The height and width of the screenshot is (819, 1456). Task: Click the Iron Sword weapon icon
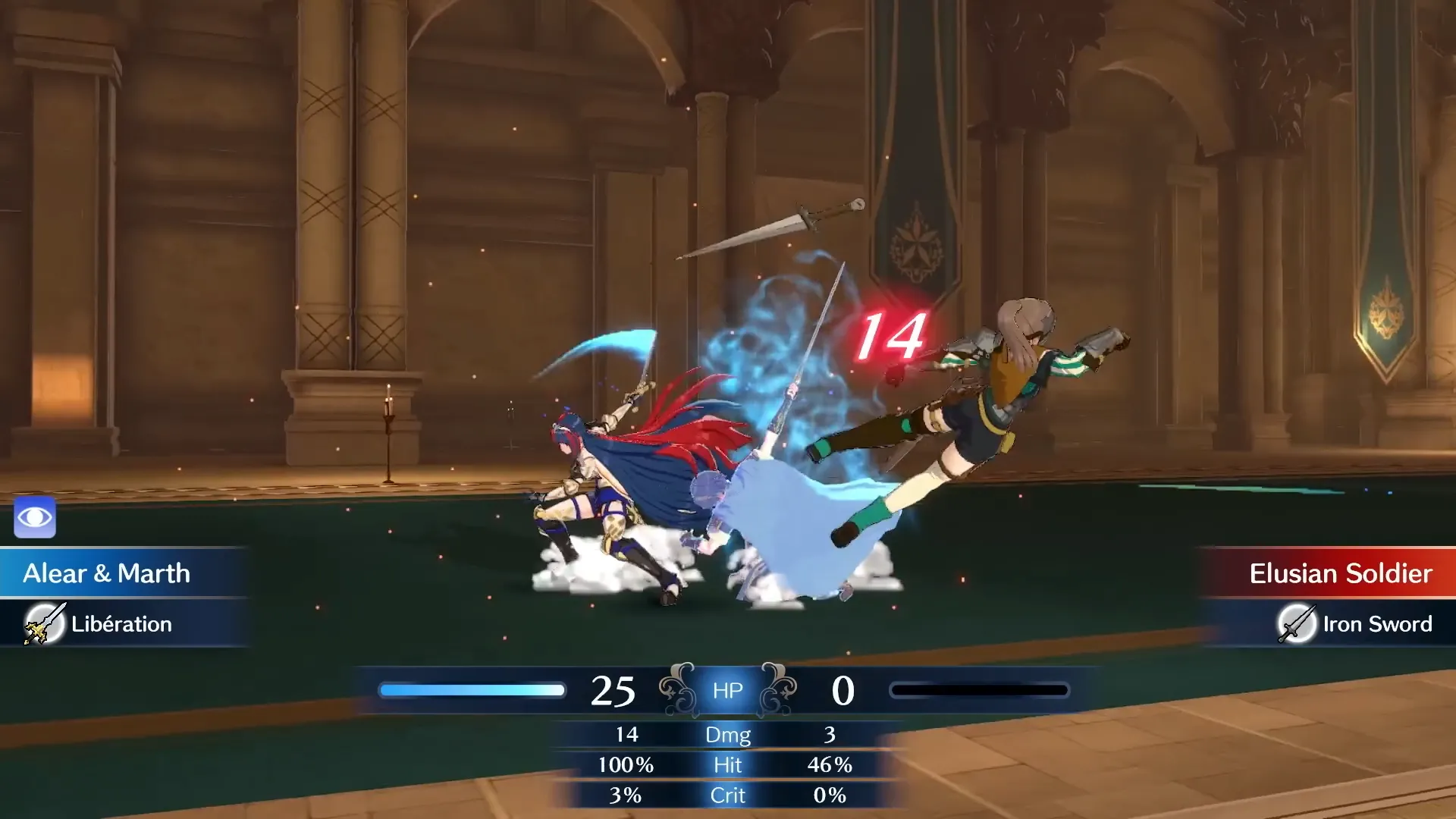click(x=1296, y=624)
